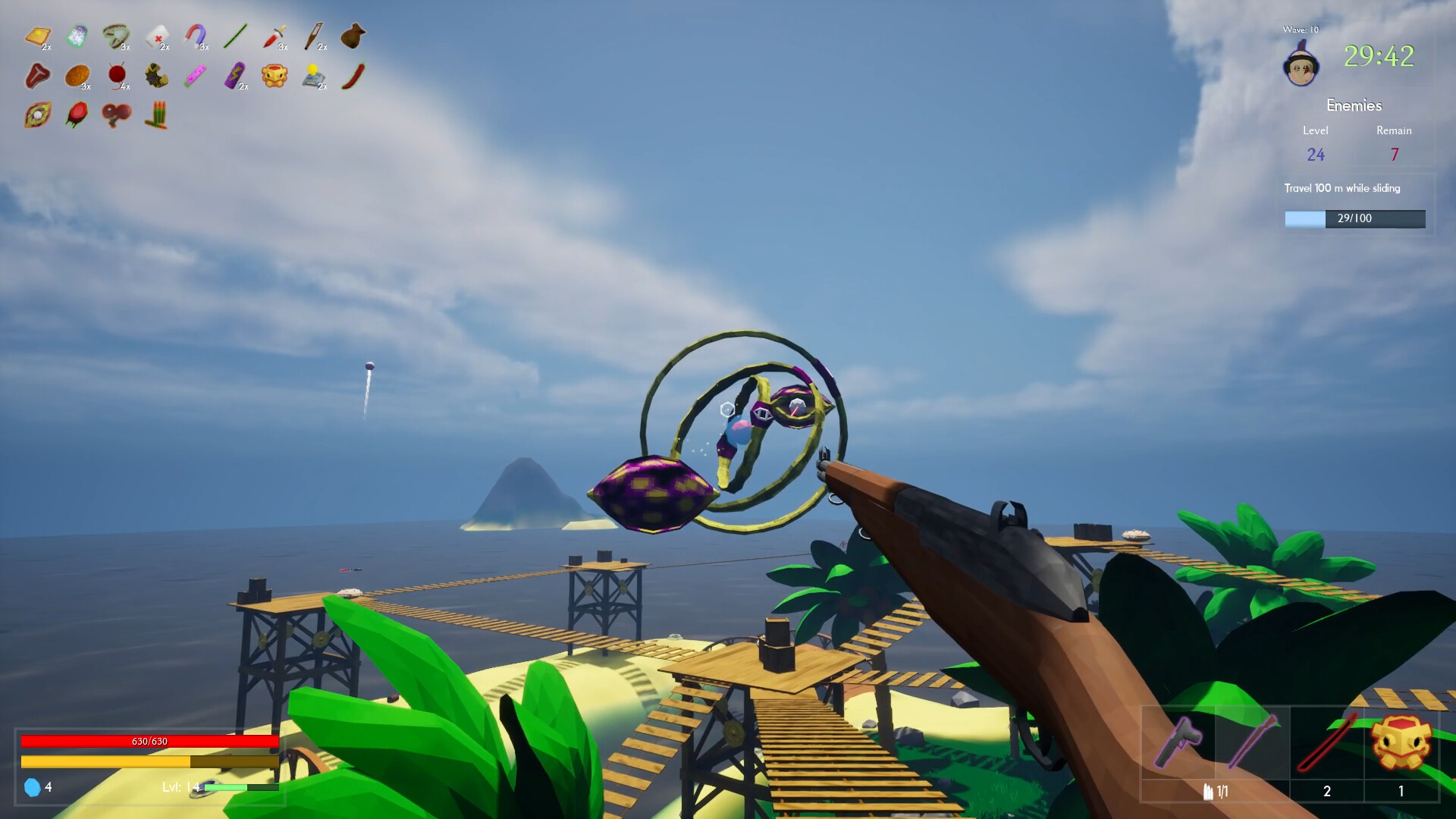This screenshot has height=819, width=1456.
Task: Click the bloody dagger item icon
Action: 275,37
